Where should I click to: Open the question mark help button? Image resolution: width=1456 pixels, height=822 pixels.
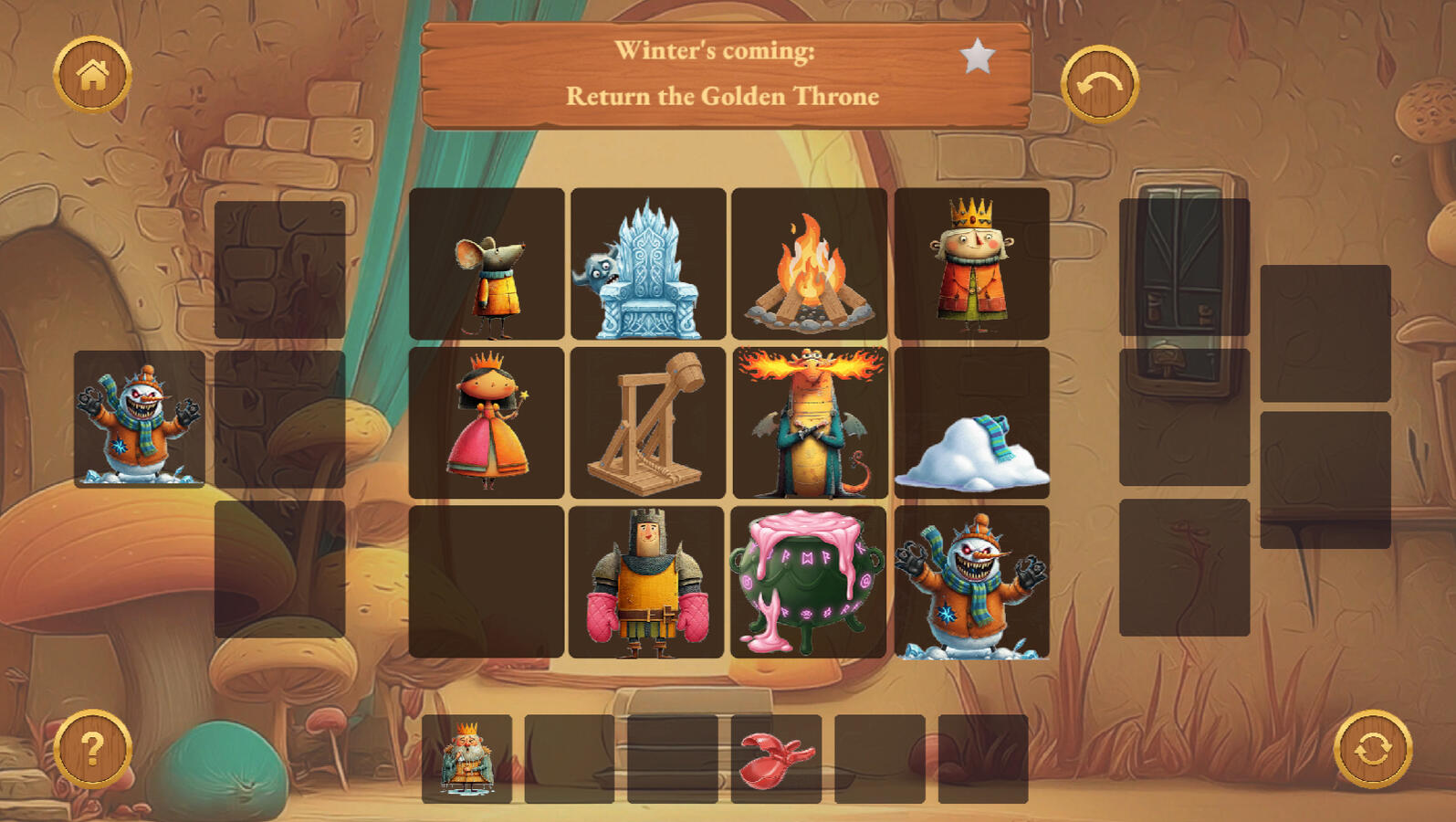[x=92, y=749]
